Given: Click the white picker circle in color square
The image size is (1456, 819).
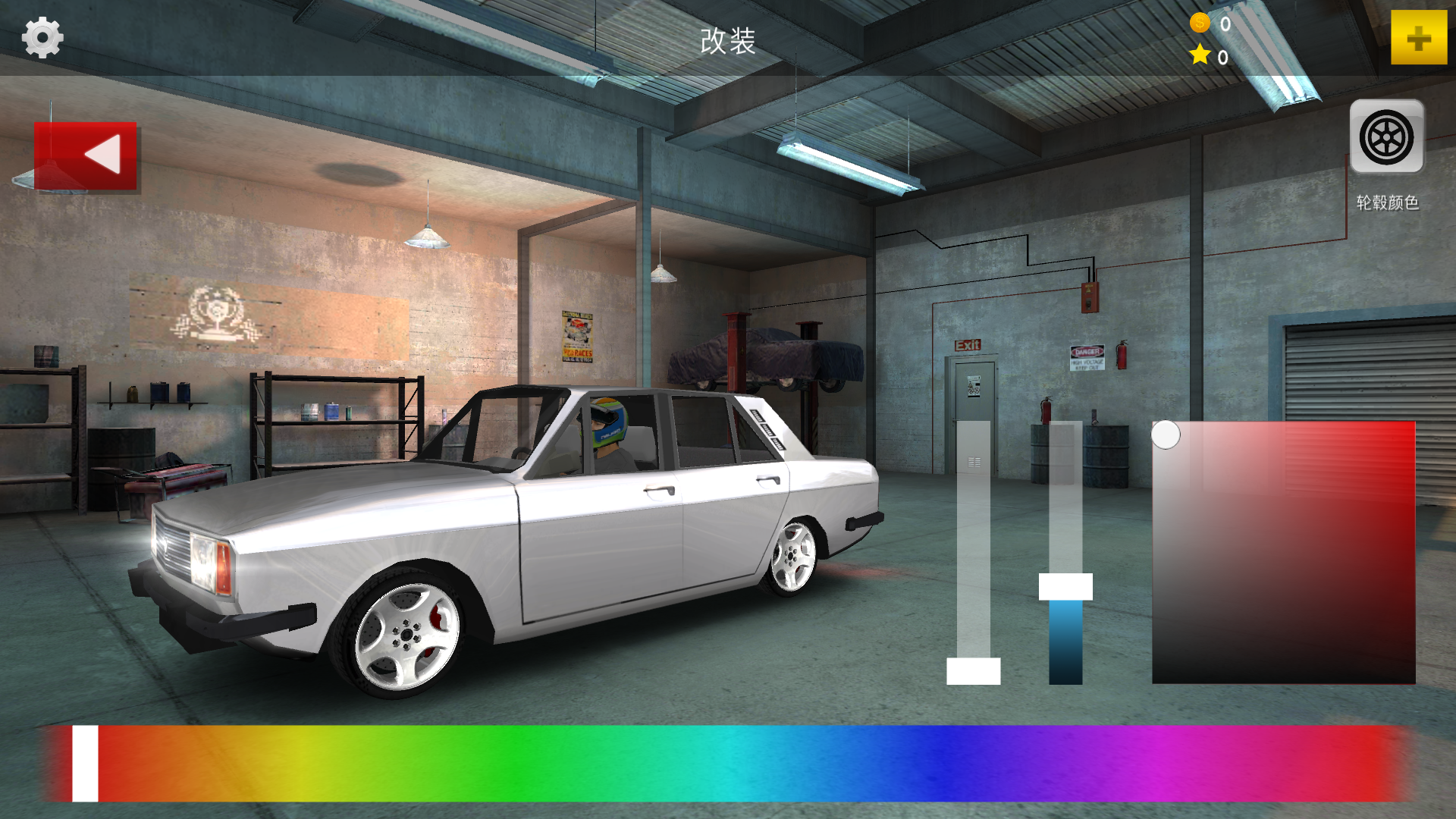Looking at the screenshot, I should [1166, 435].
